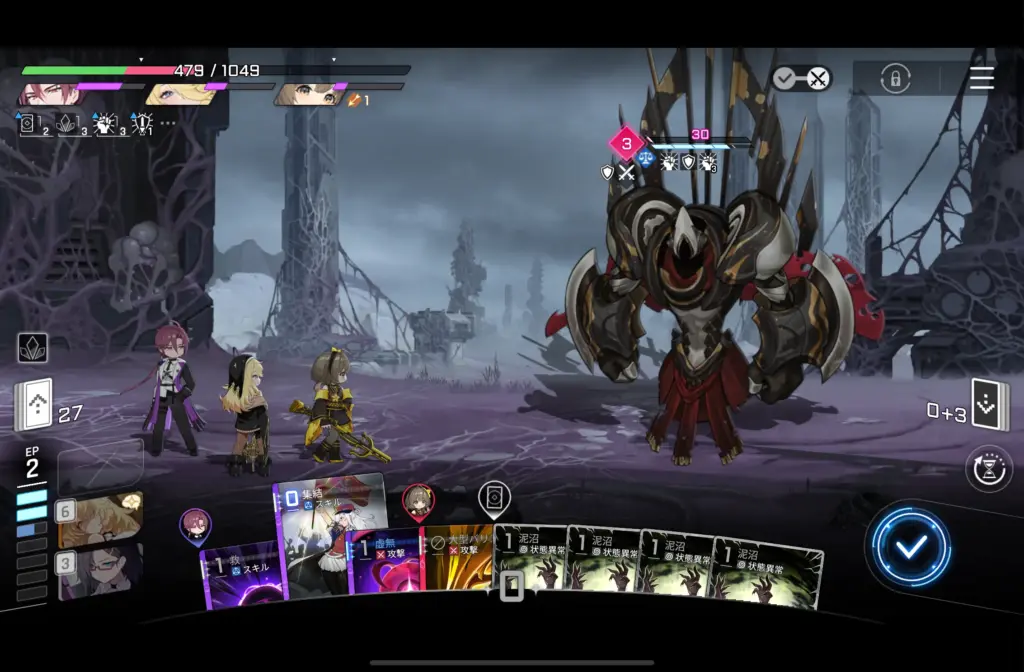The image size is (1024, 672).
Task: Flip the checkmark and crossed-swords switch
Action: tap(801, 78)
